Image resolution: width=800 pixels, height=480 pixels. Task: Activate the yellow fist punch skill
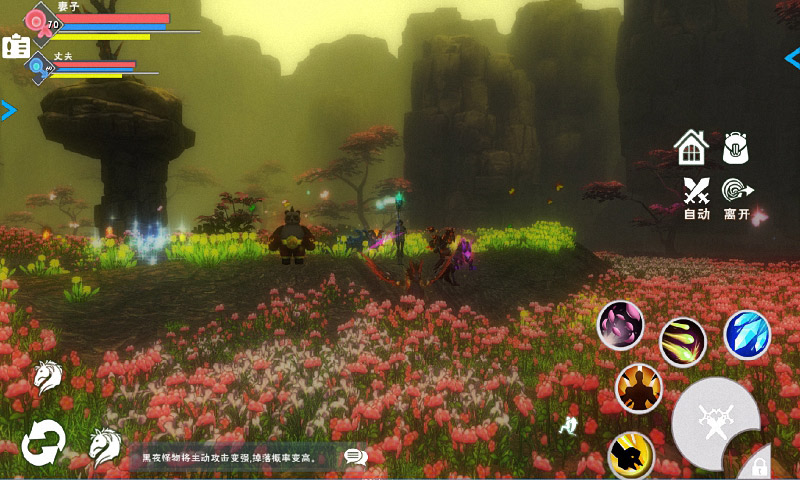pos(631,455)
